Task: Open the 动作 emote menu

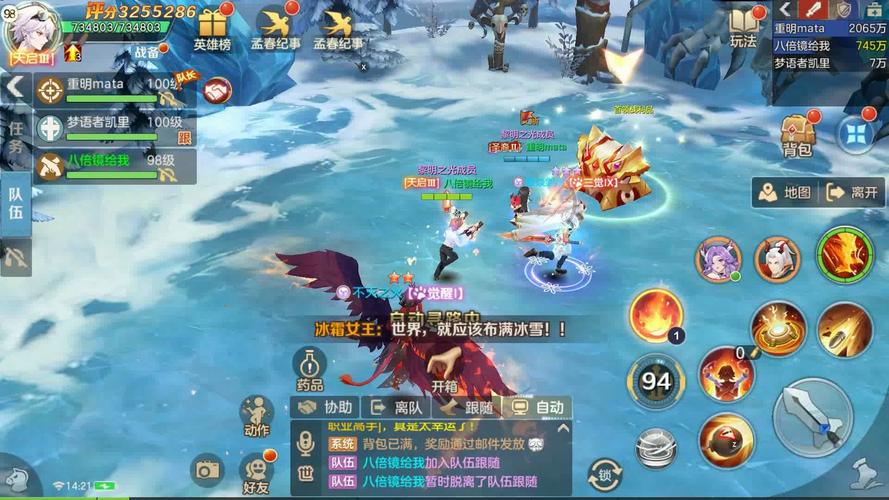Action: coord(256,416)
